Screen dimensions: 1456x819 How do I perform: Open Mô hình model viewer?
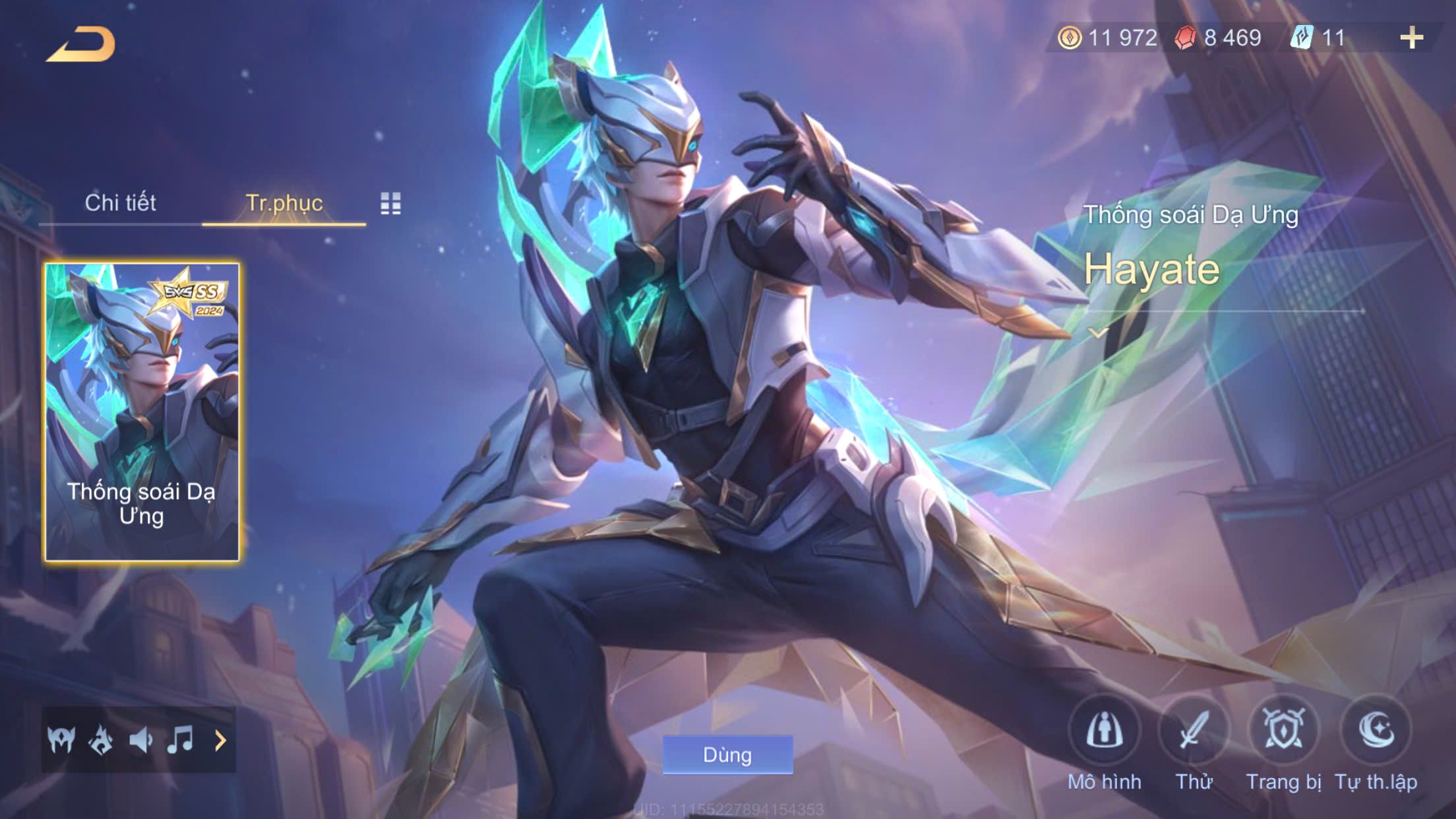point(1105,731)
